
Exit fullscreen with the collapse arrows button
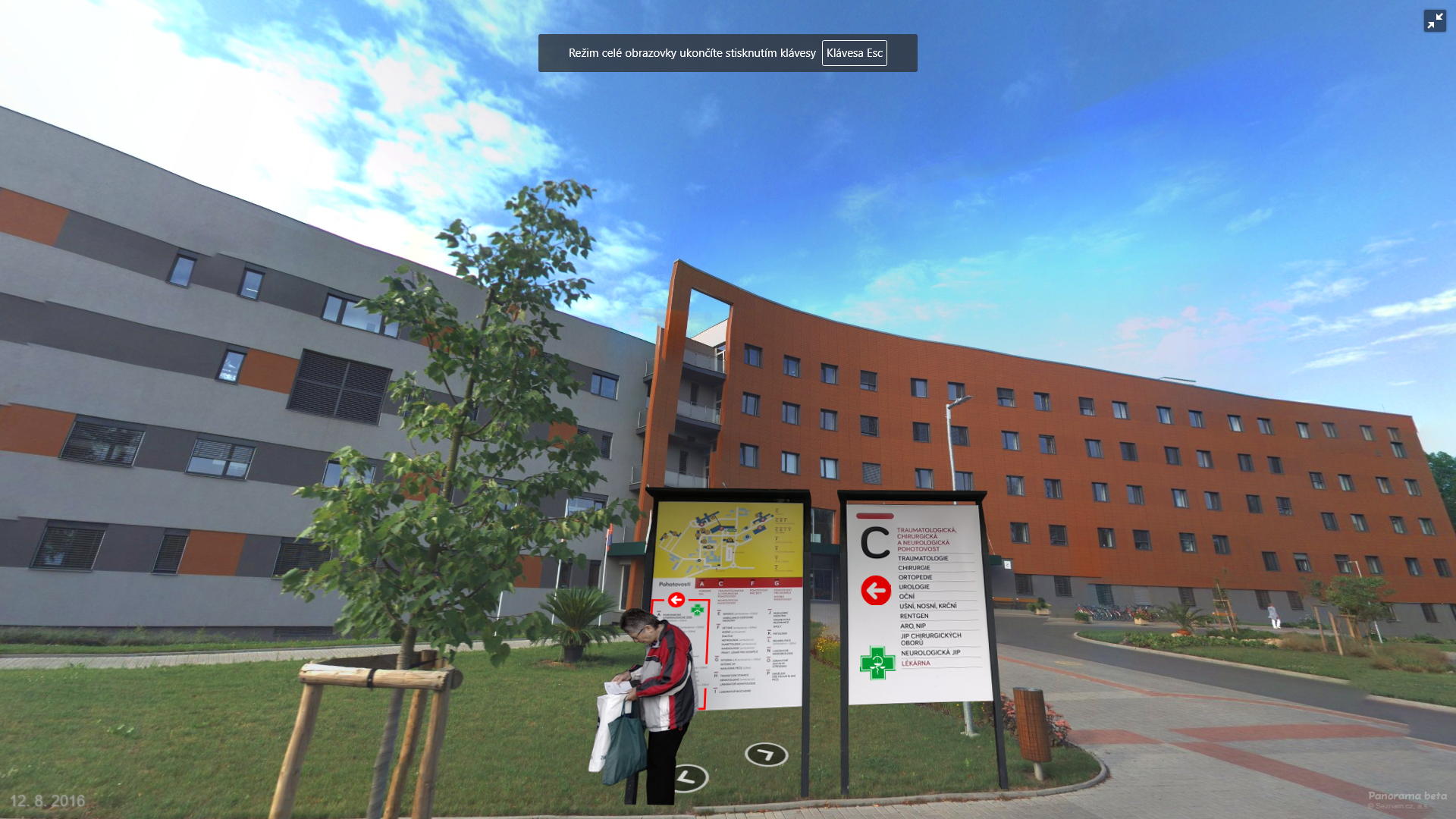1435,21
